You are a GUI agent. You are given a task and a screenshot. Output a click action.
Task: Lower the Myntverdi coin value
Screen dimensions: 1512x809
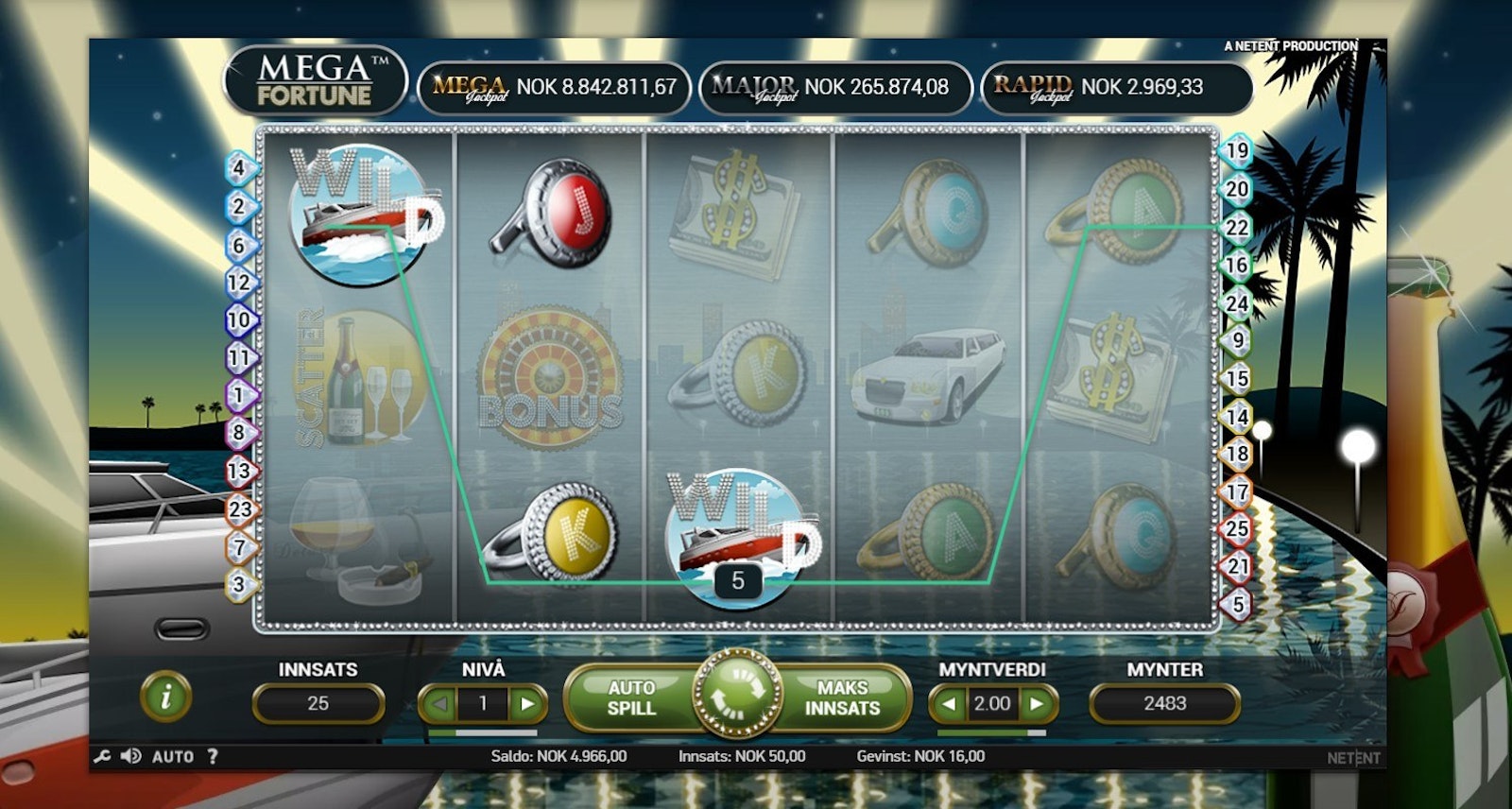coord(949,704)
